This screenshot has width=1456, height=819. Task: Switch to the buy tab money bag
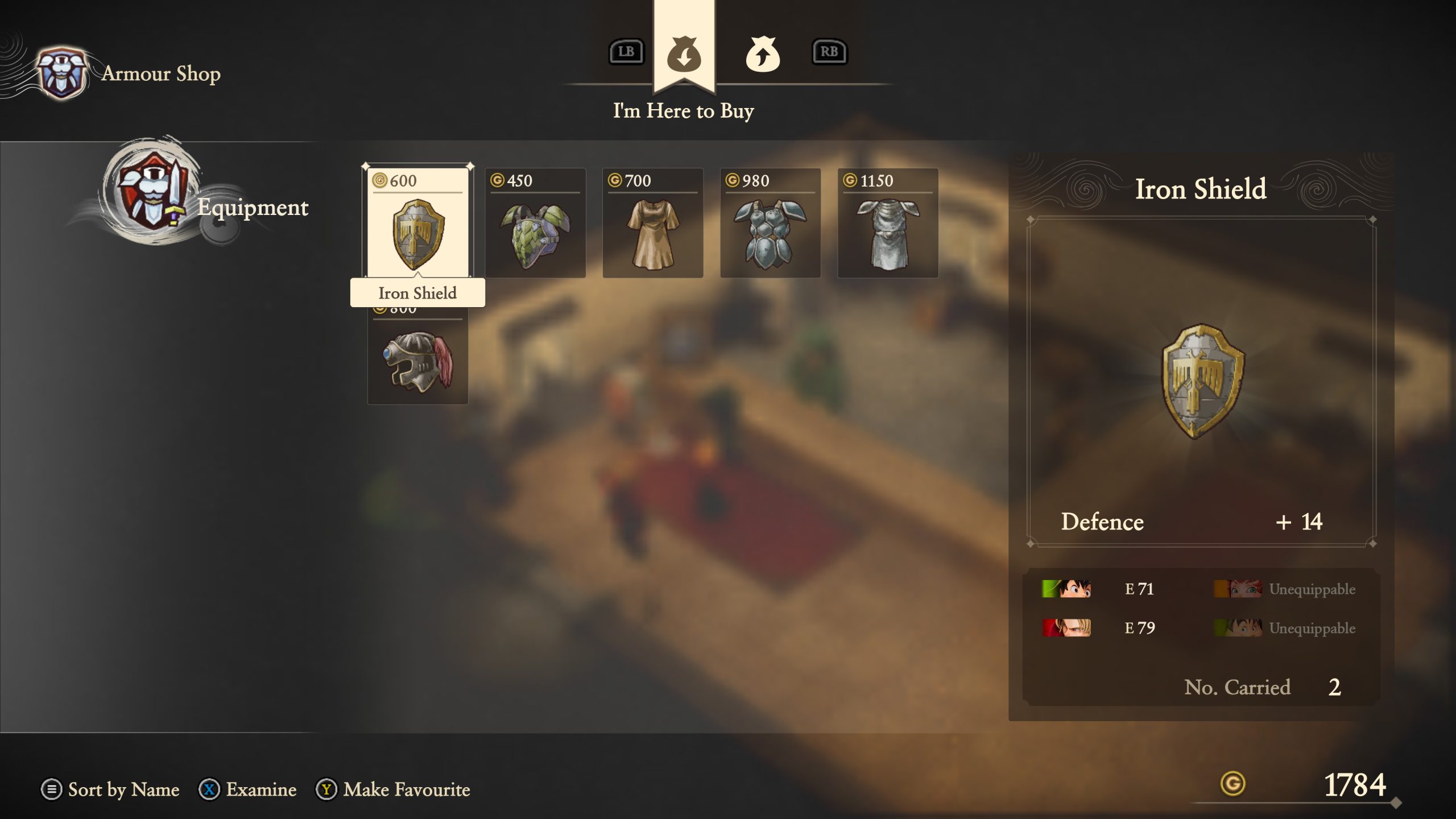click(x=684, y=53)
